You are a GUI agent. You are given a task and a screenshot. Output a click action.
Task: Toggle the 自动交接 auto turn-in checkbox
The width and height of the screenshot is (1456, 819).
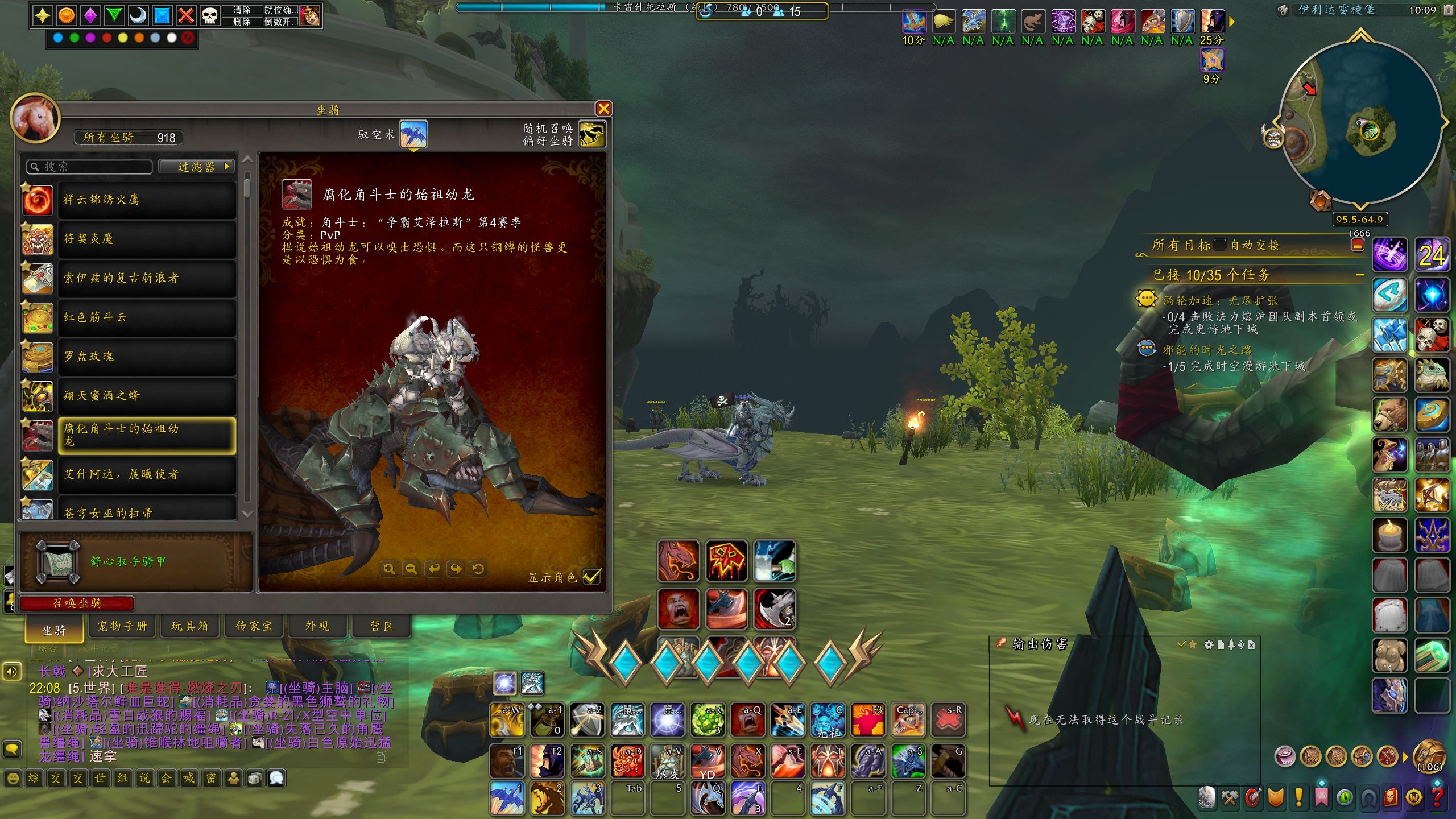coord(1220,245)
